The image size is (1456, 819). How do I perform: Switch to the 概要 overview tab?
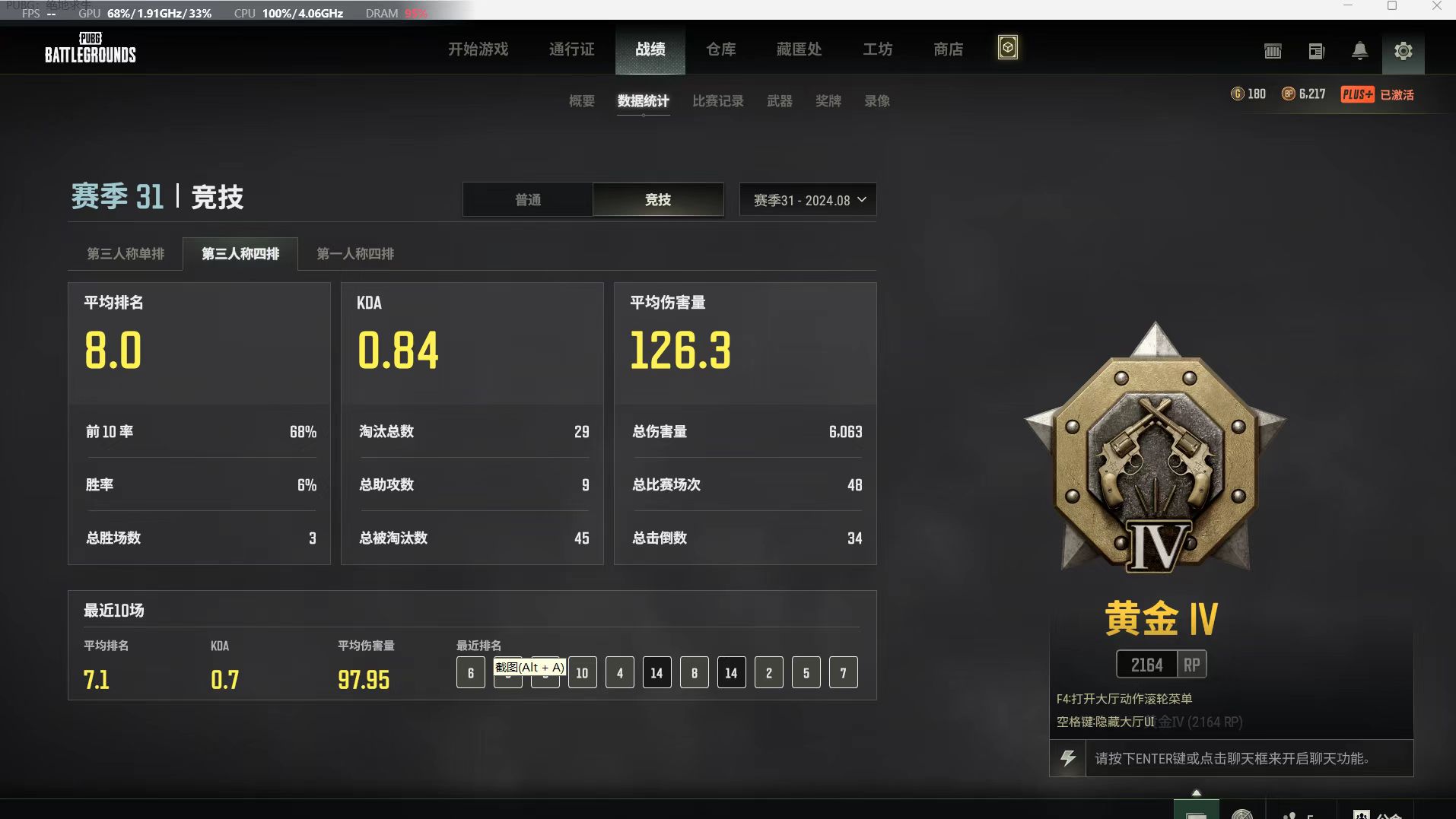(581, 101)
